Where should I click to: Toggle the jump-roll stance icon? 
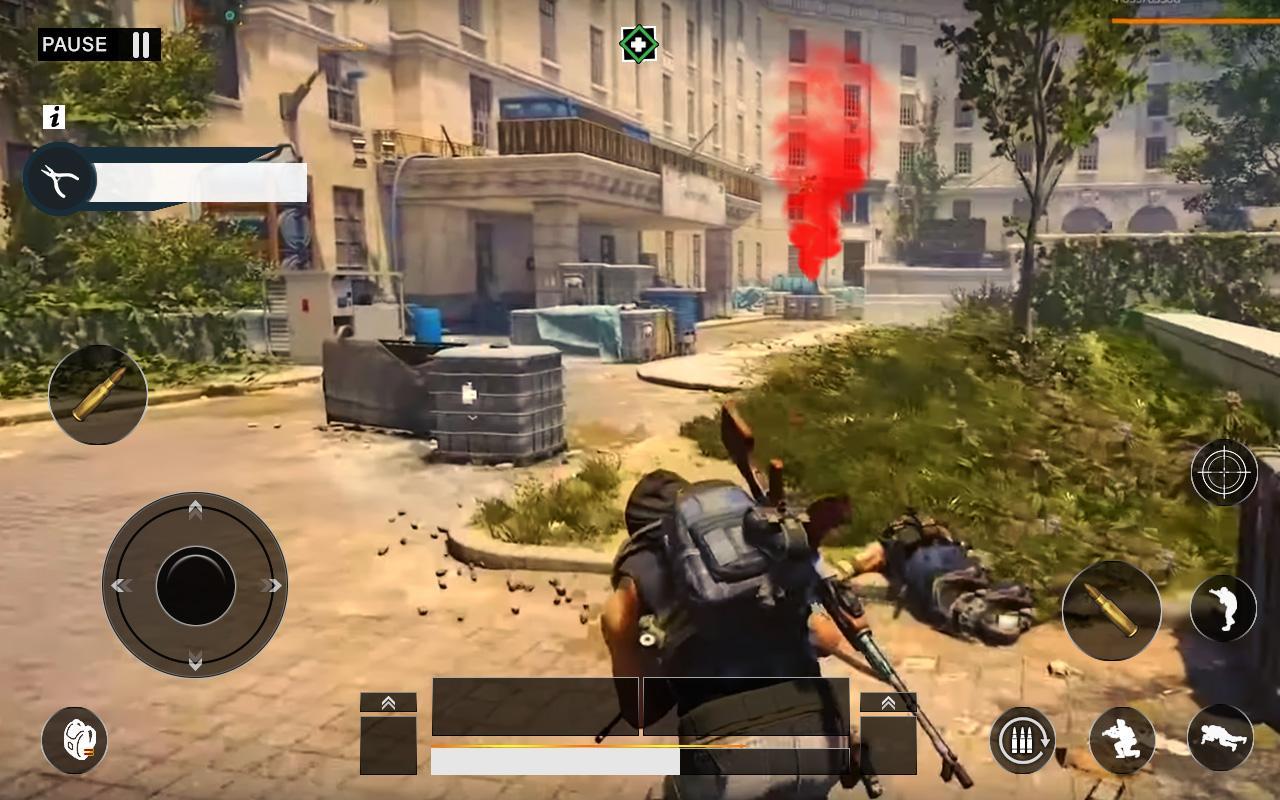click(x=1222, y=610)
